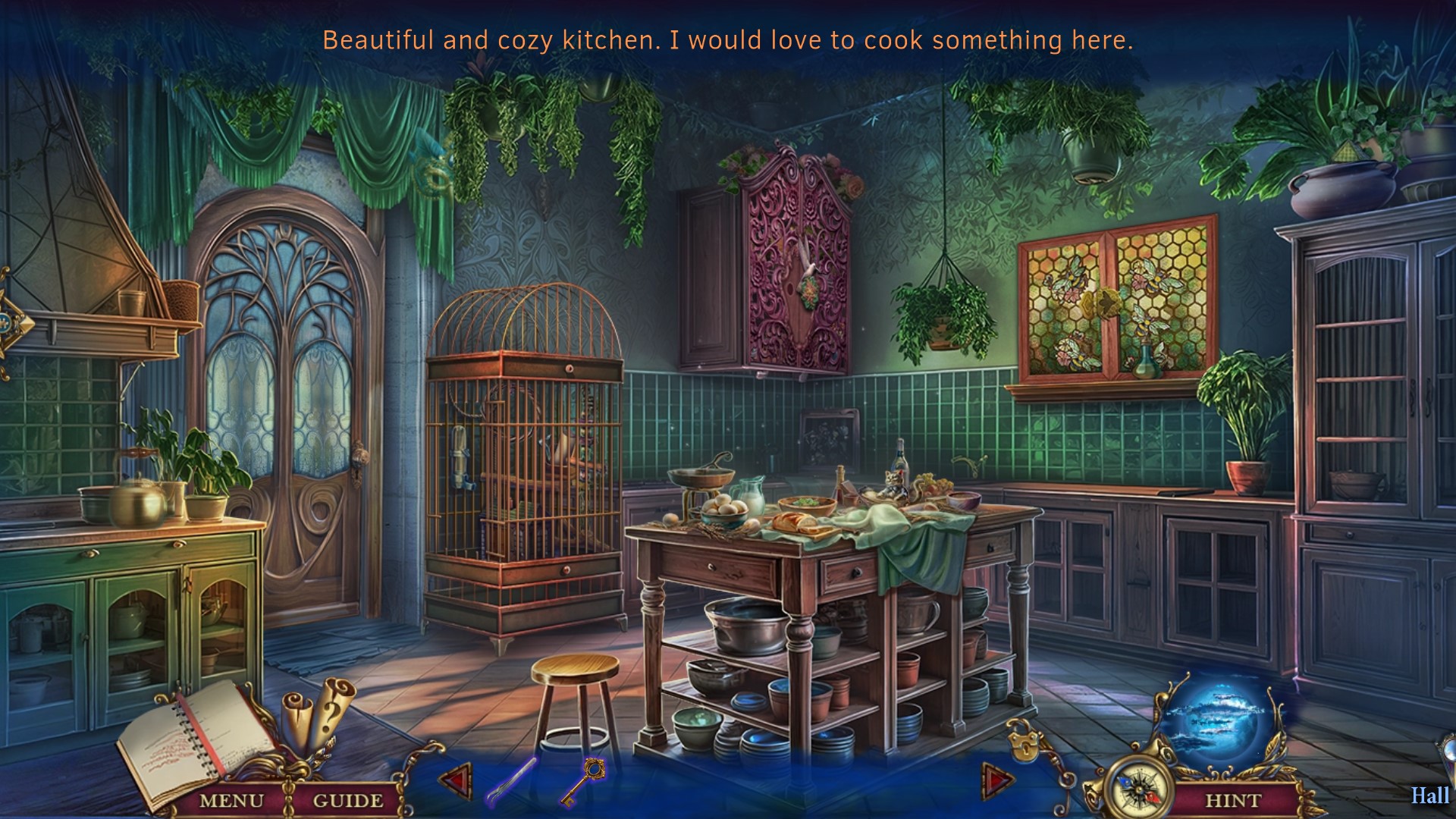Select the golden key in inventory
Image resolution: width=1456 pixels, height=819 pixels.
583,781
